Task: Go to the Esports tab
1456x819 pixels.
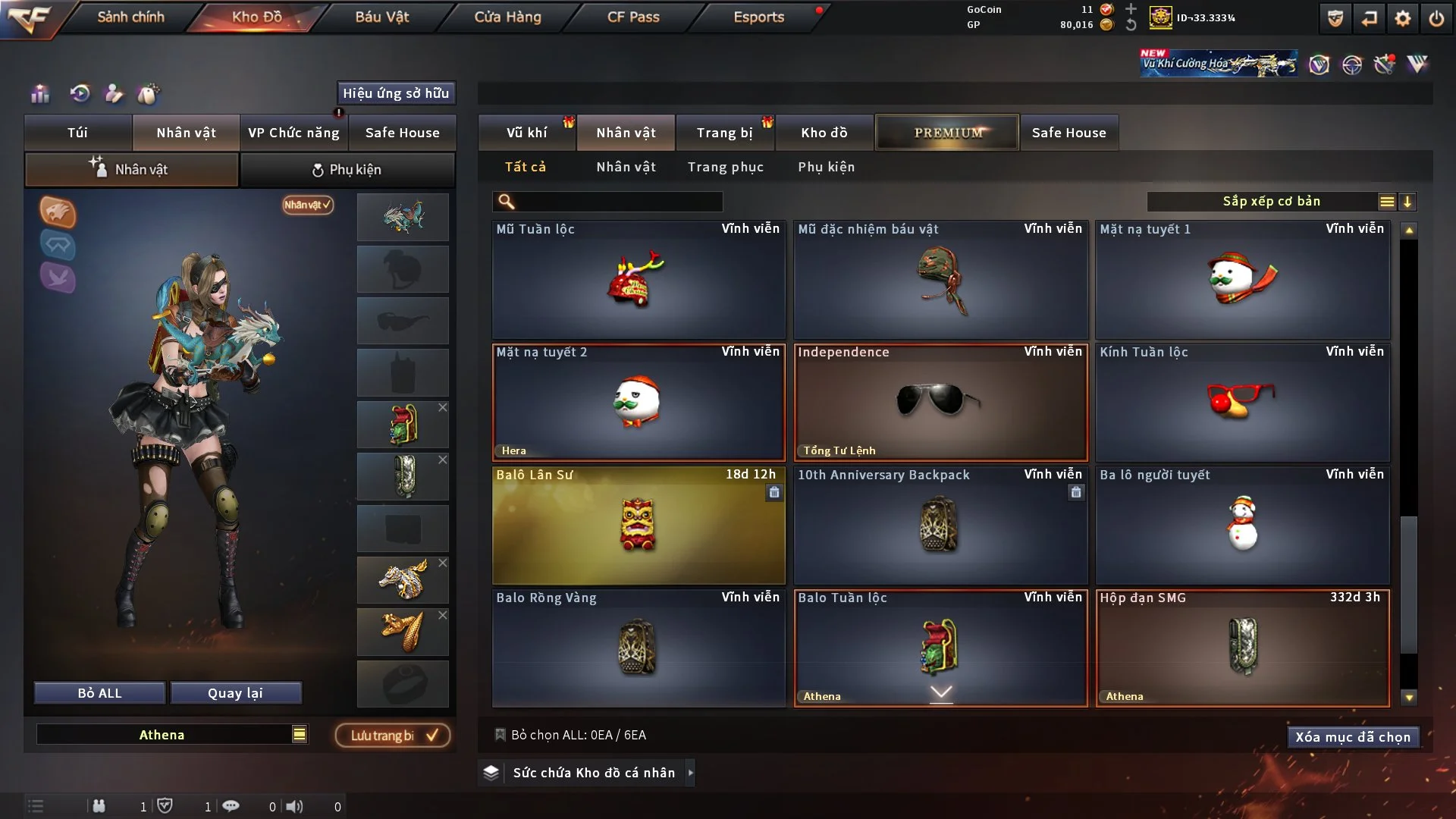Action: (758, 17)
